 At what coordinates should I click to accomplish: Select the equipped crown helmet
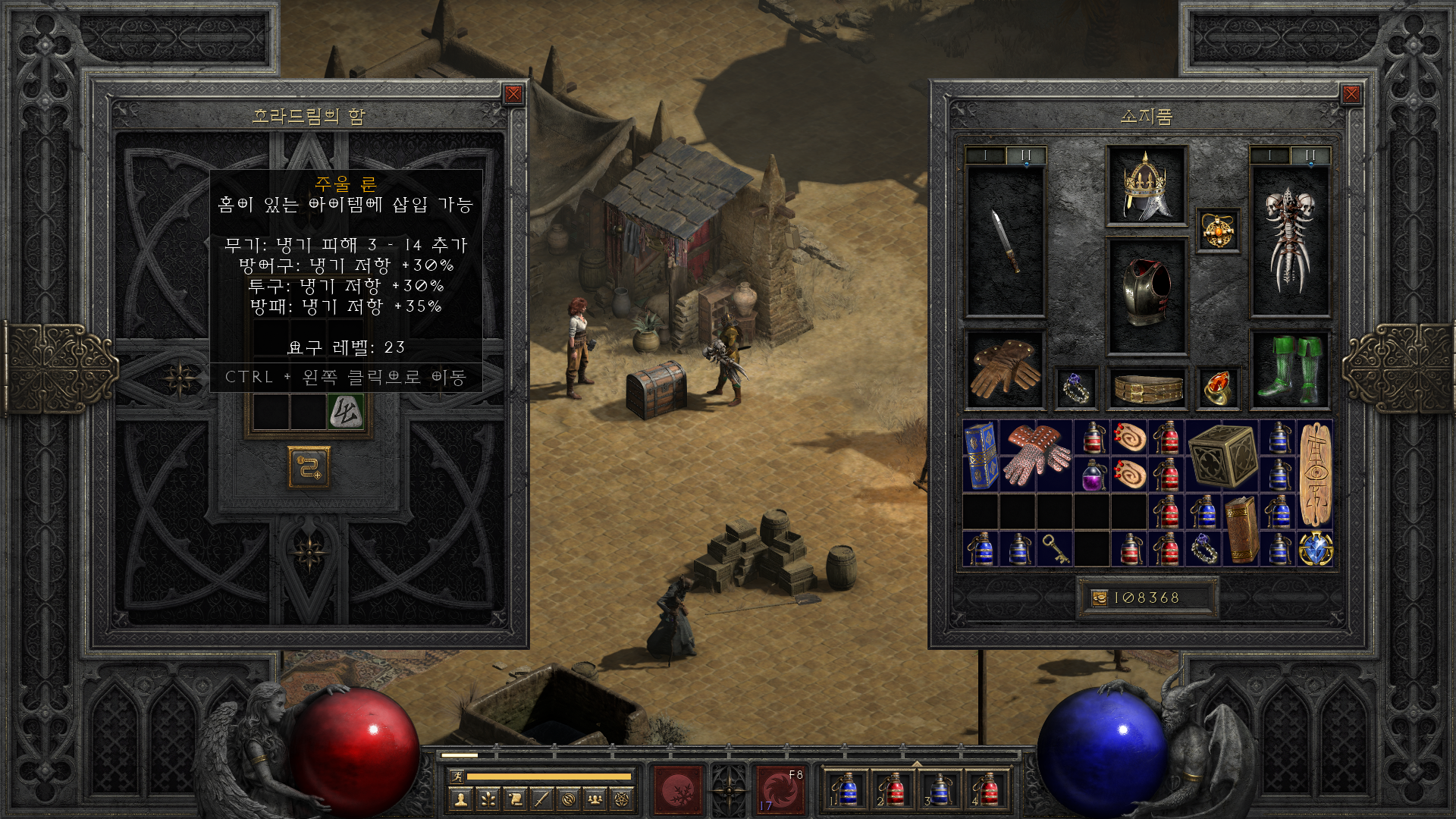click(x=1146, y=185)
